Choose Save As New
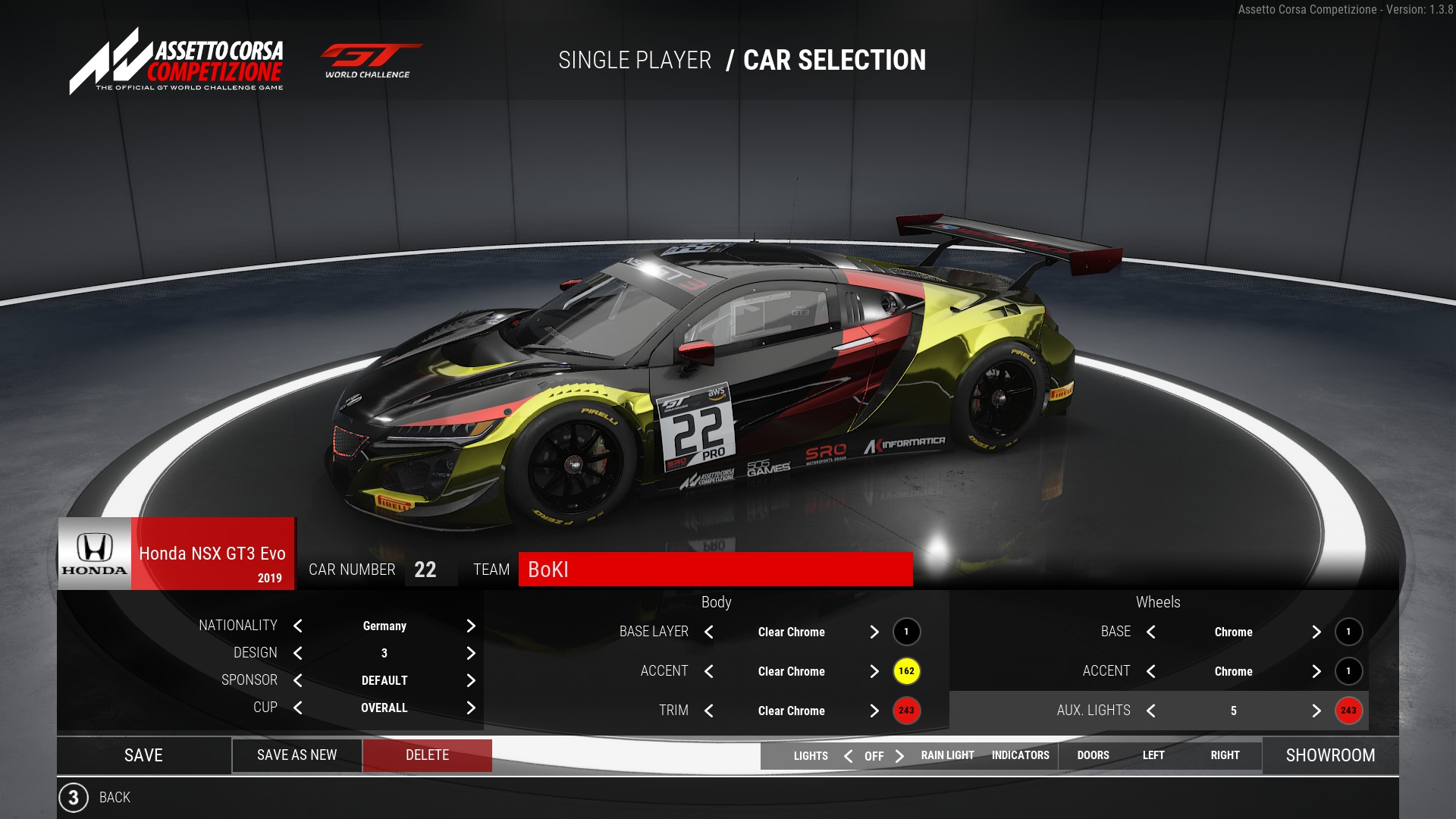 pyautogui.click(x=297, y=755)
